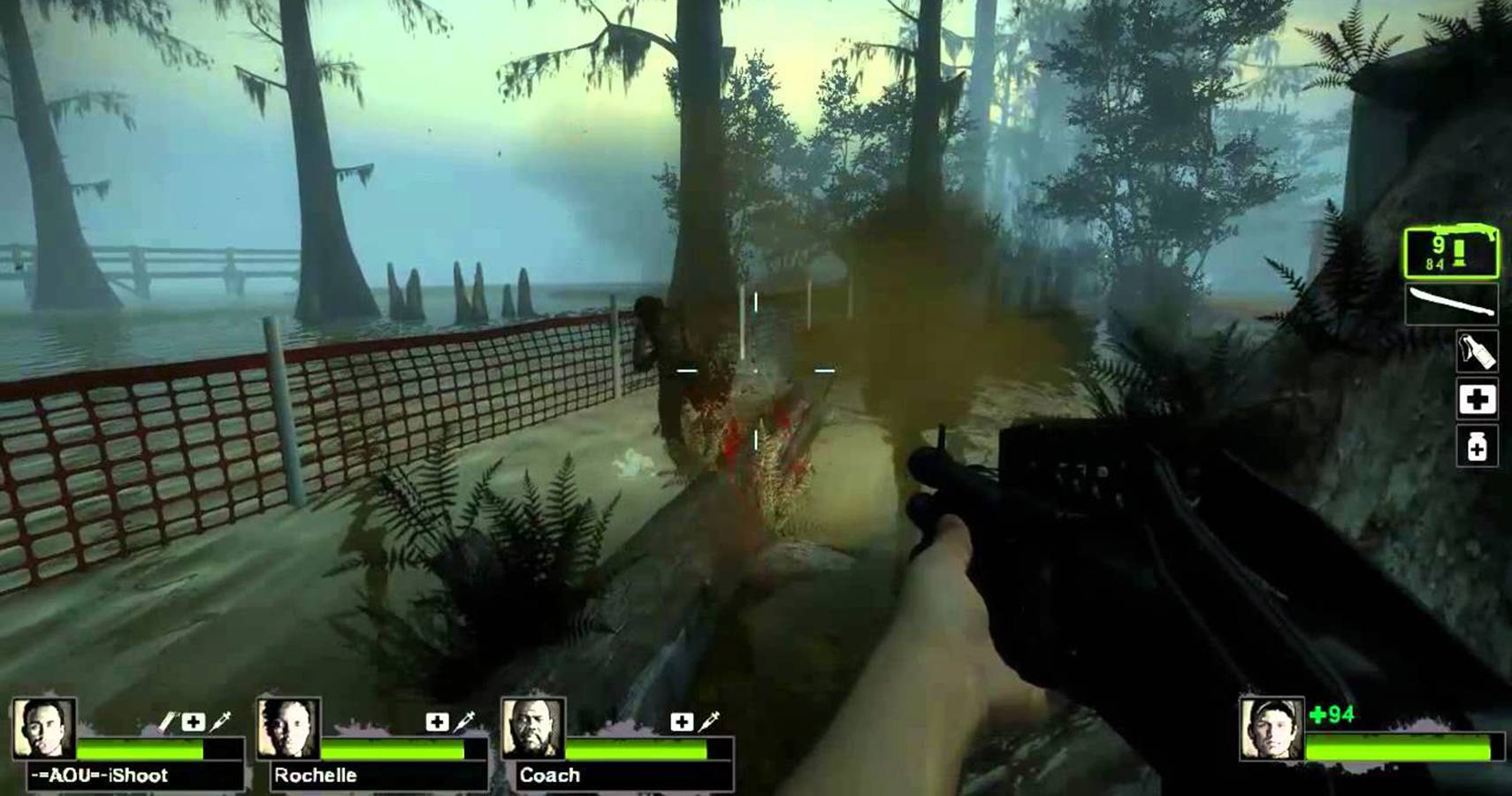
Task: Click the health cross icon on Coach's panel
Action: 683,721
